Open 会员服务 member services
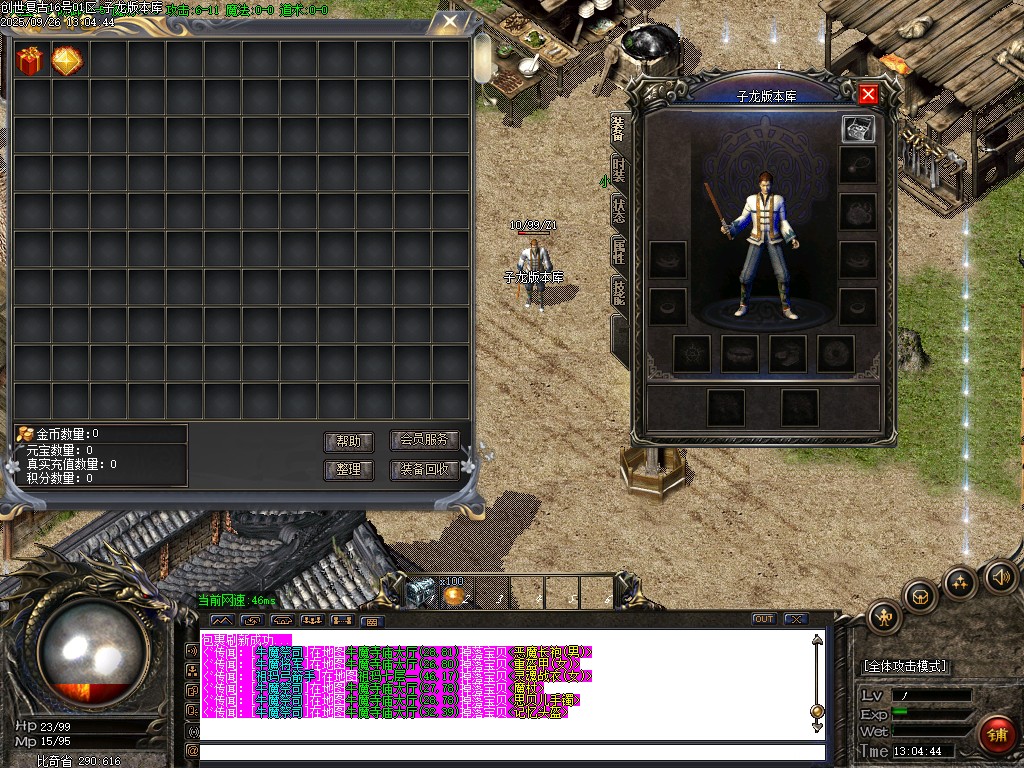Screen dimensions: 1024x768 click(424, 440)
